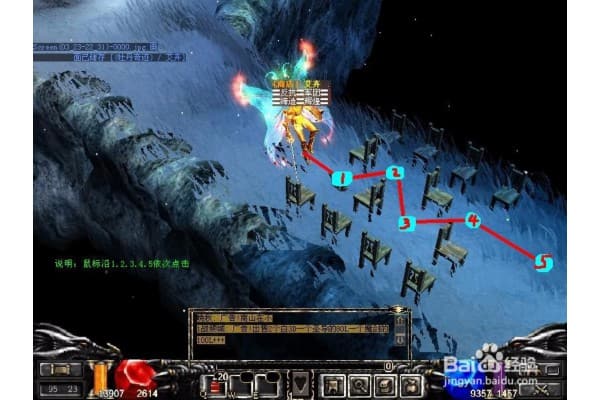This screenshot has width=600, height=400.
Task: Click the portrait button left of the magnifier
Action: pos(331,383)
